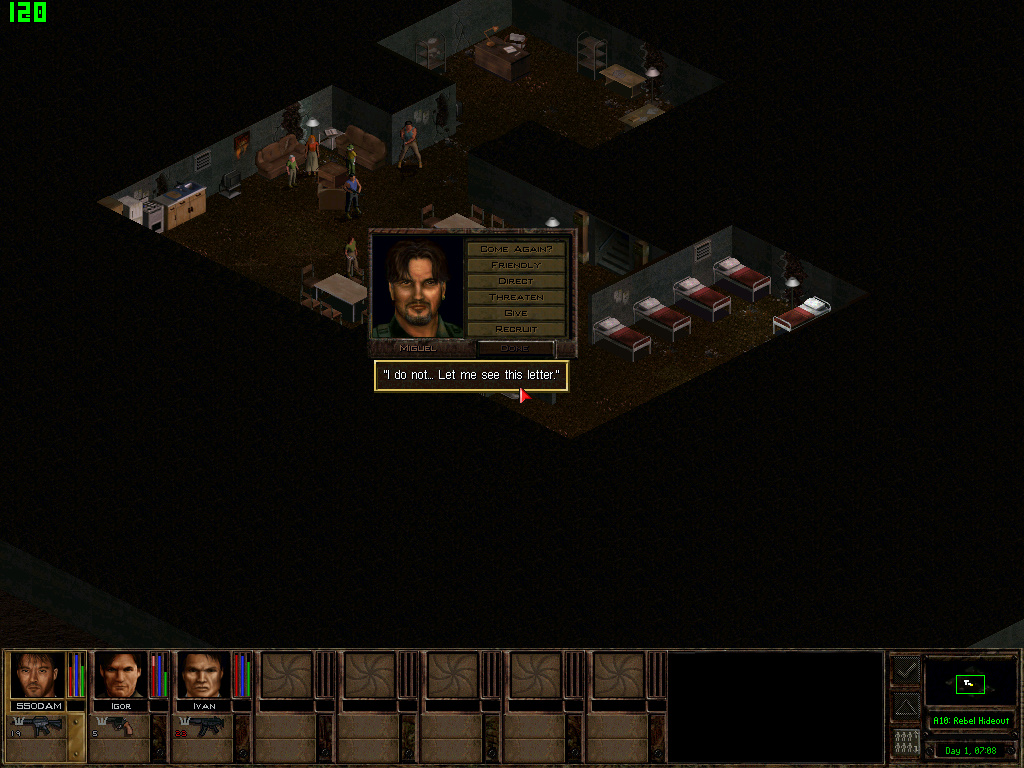Image resolution: width=1024 pixels, height=768 pixels.
Task: Pick the Direct conversation approach
Action: coord(516,281)
